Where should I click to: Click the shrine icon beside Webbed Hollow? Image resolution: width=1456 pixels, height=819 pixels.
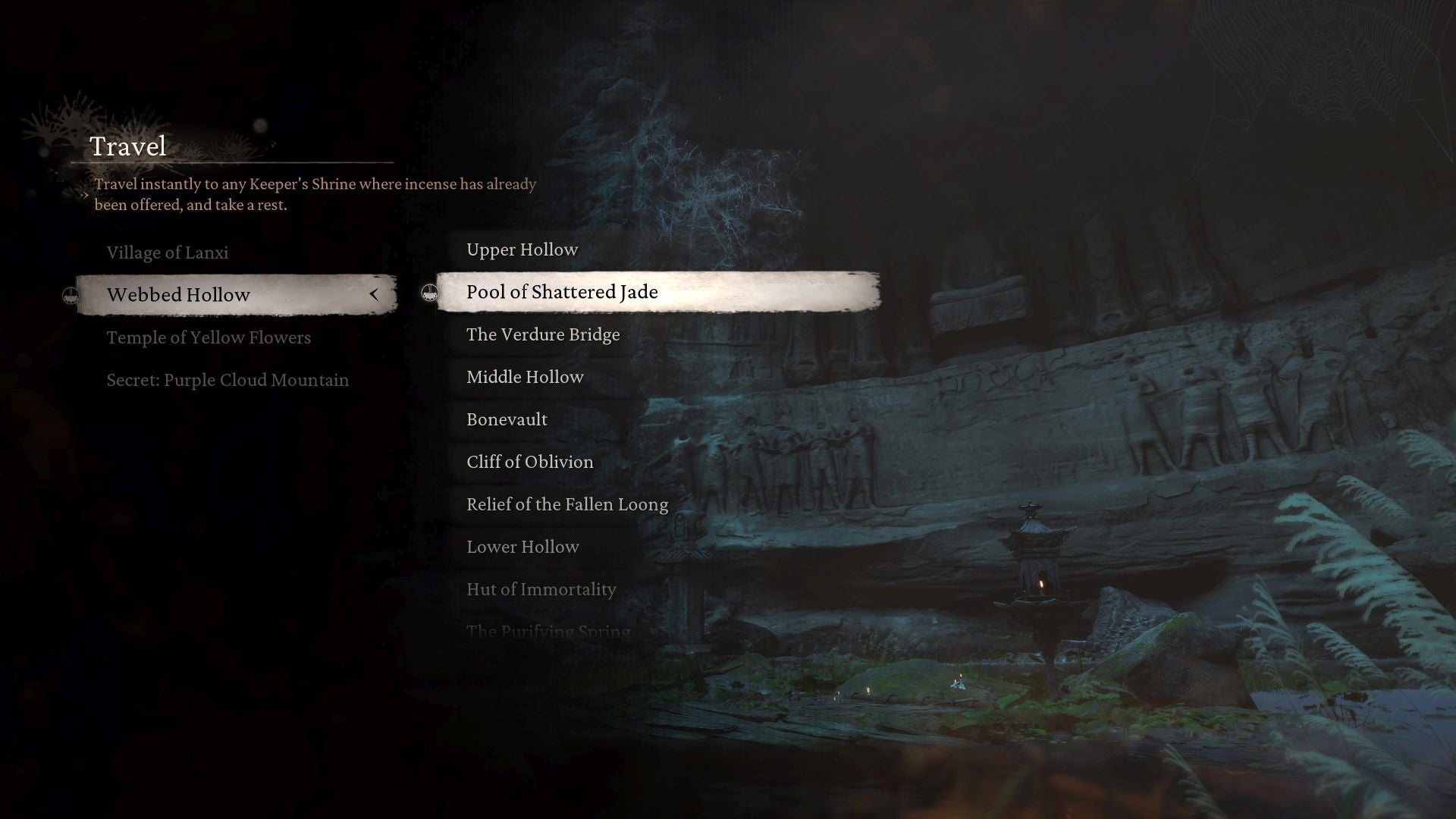(x=69, y=294)
